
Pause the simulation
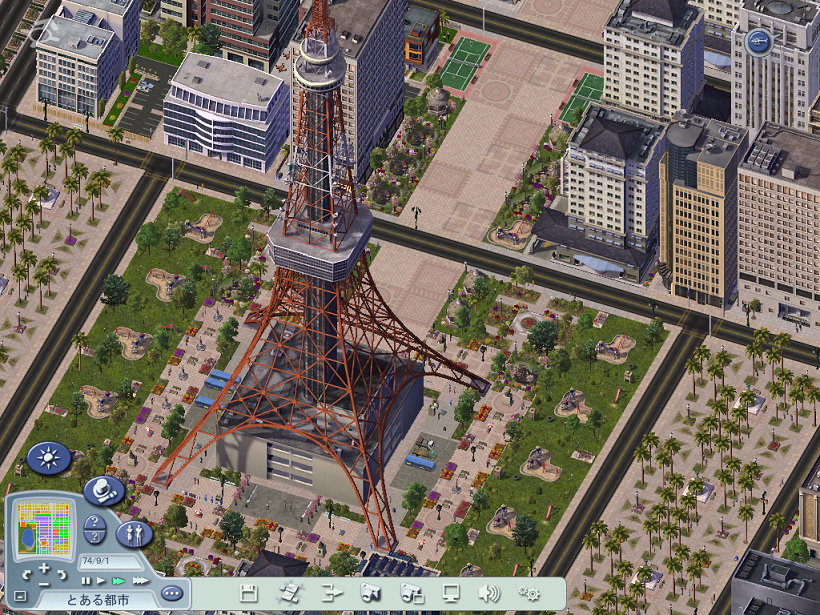click(x=86, y=580)
